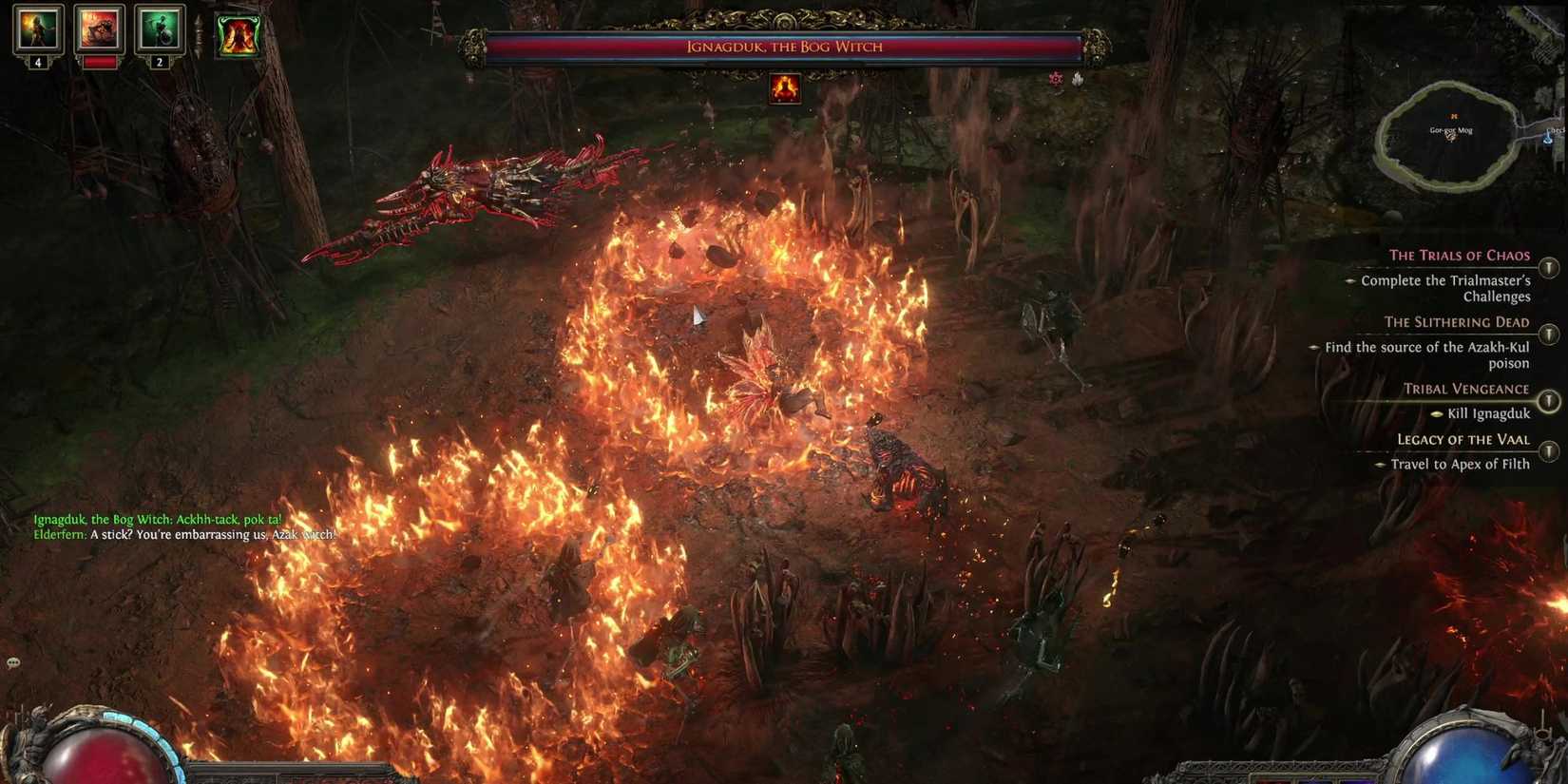Screen dimensions: 1568x784
Task: Click the red charge bar under the beast skill
Action: pyautogui.click(x=99, y=63)
